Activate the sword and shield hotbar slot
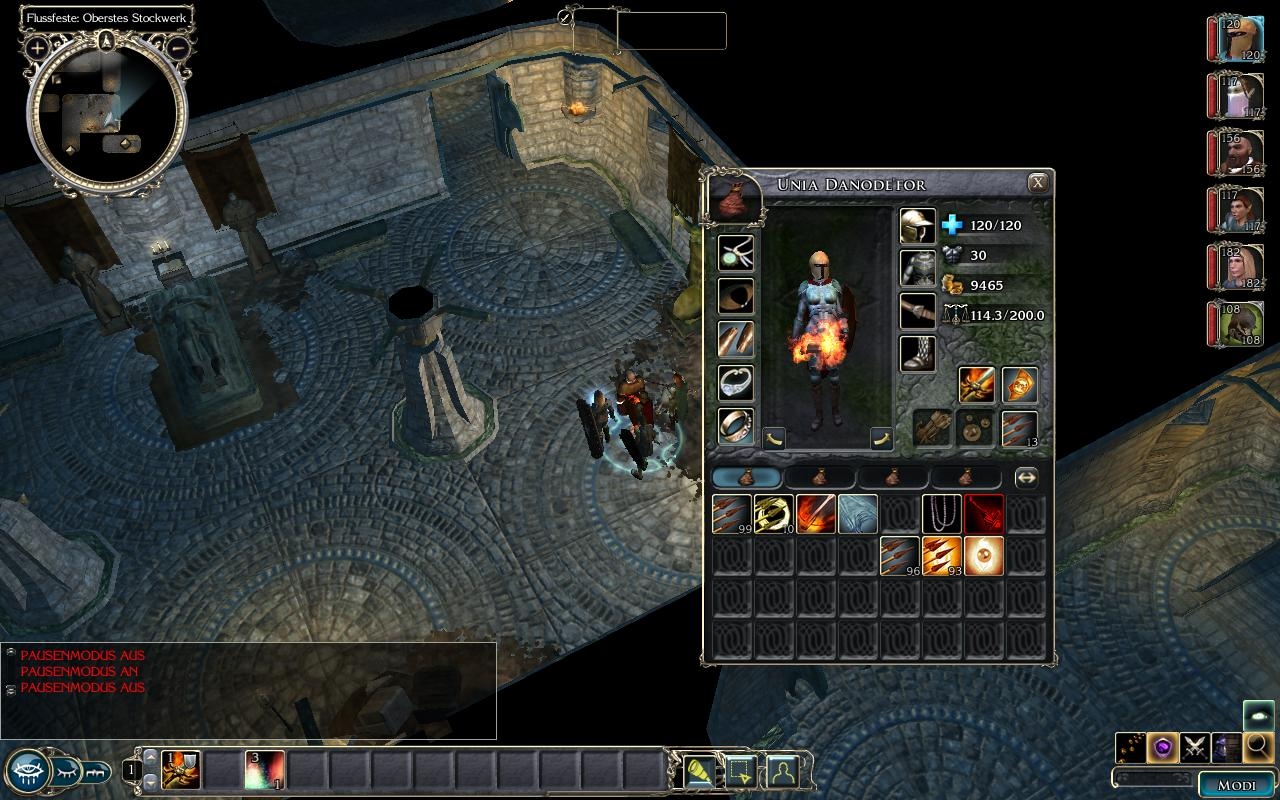 click(181, 770)
